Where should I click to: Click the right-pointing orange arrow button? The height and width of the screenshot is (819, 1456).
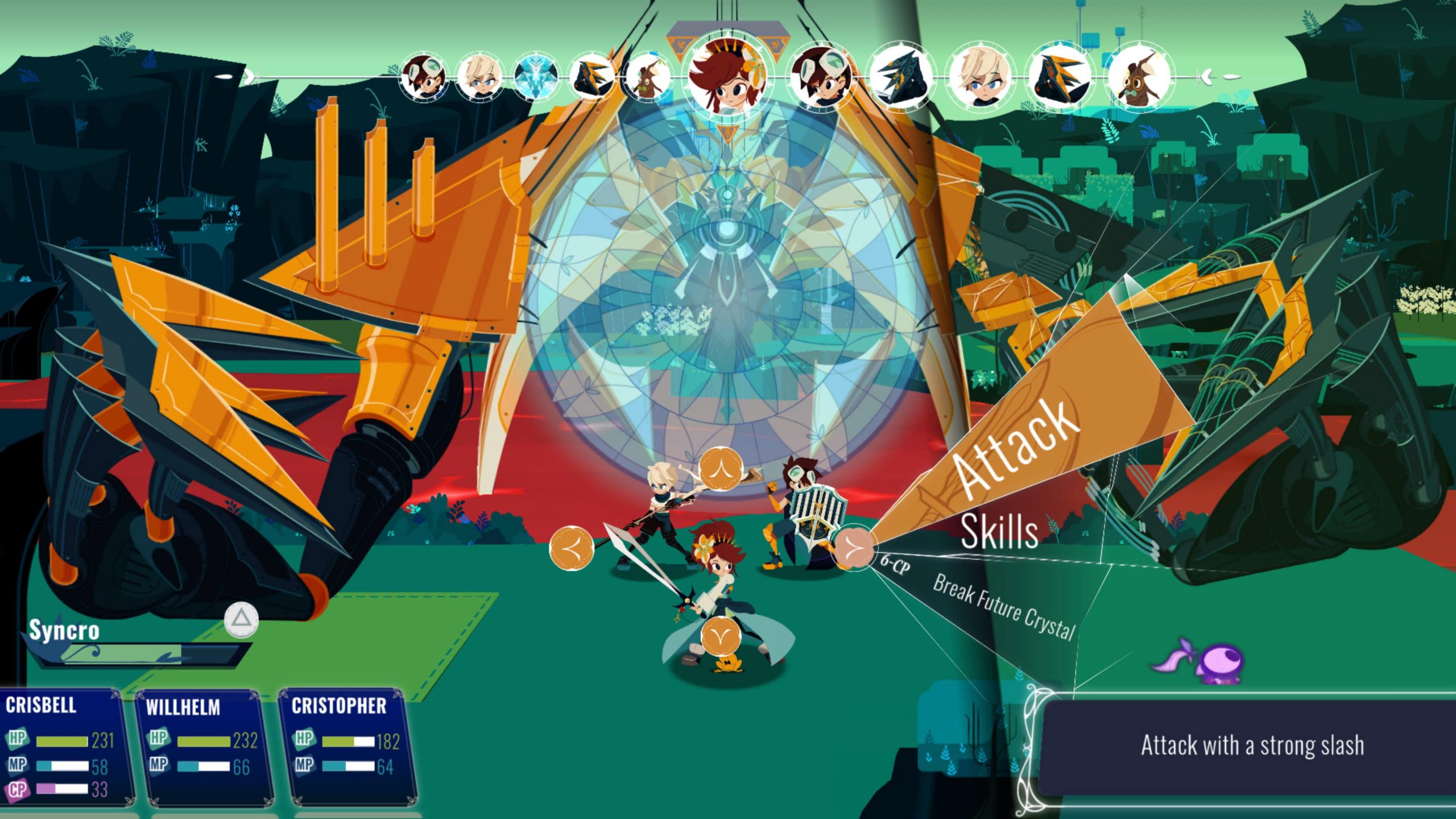853,548
